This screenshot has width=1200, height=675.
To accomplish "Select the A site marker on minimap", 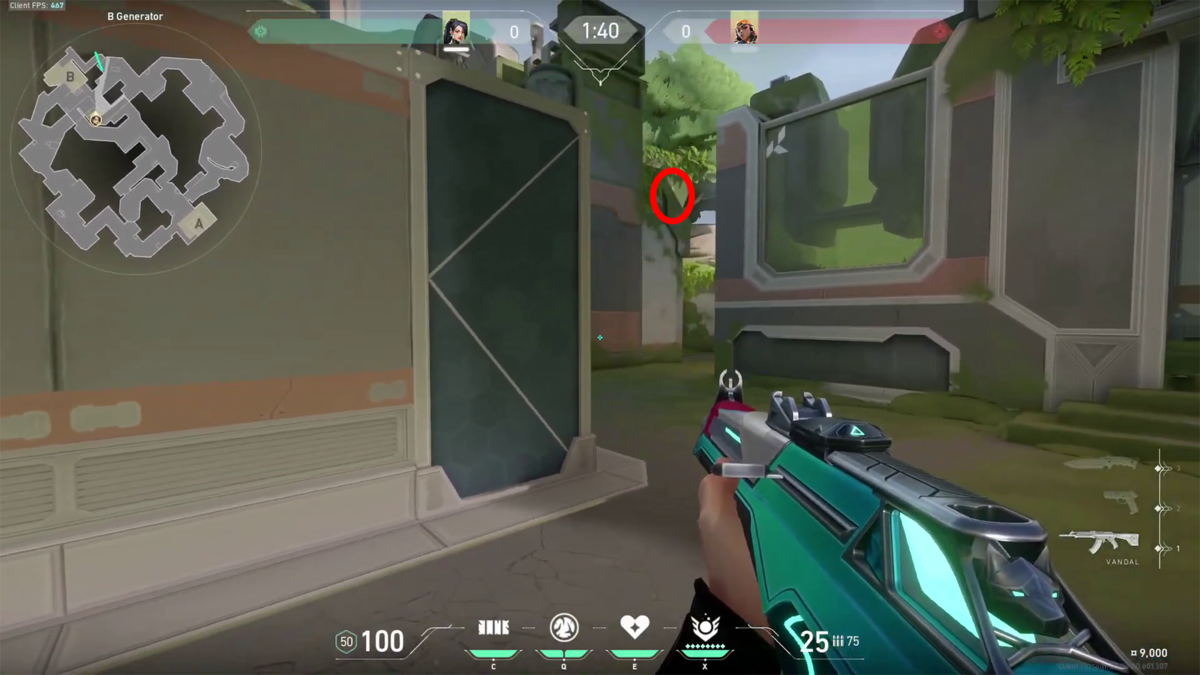I will click(198, 224).
